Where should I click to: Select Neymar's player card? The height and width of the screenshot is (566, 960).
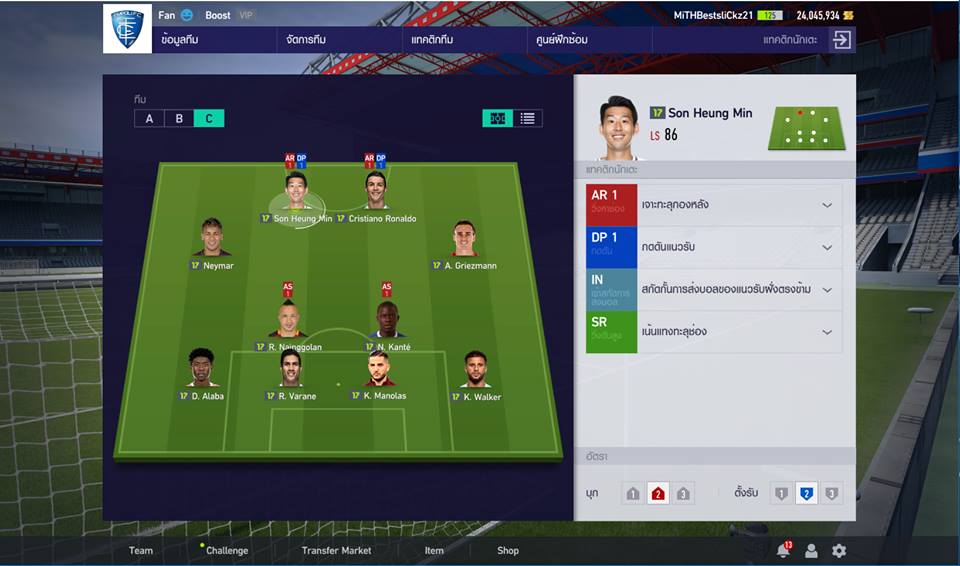click(x=211, y=238)
